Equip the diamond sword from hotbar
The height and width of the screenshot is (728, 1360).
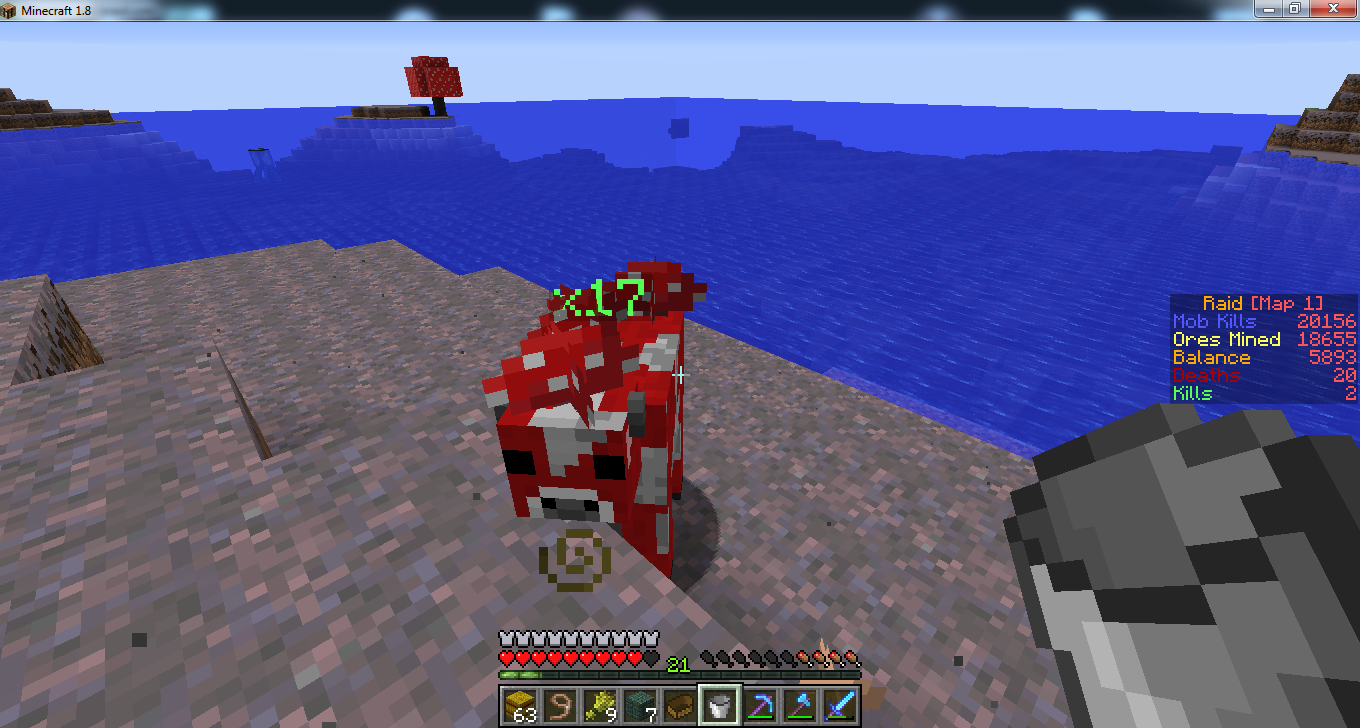pos(840,704)
